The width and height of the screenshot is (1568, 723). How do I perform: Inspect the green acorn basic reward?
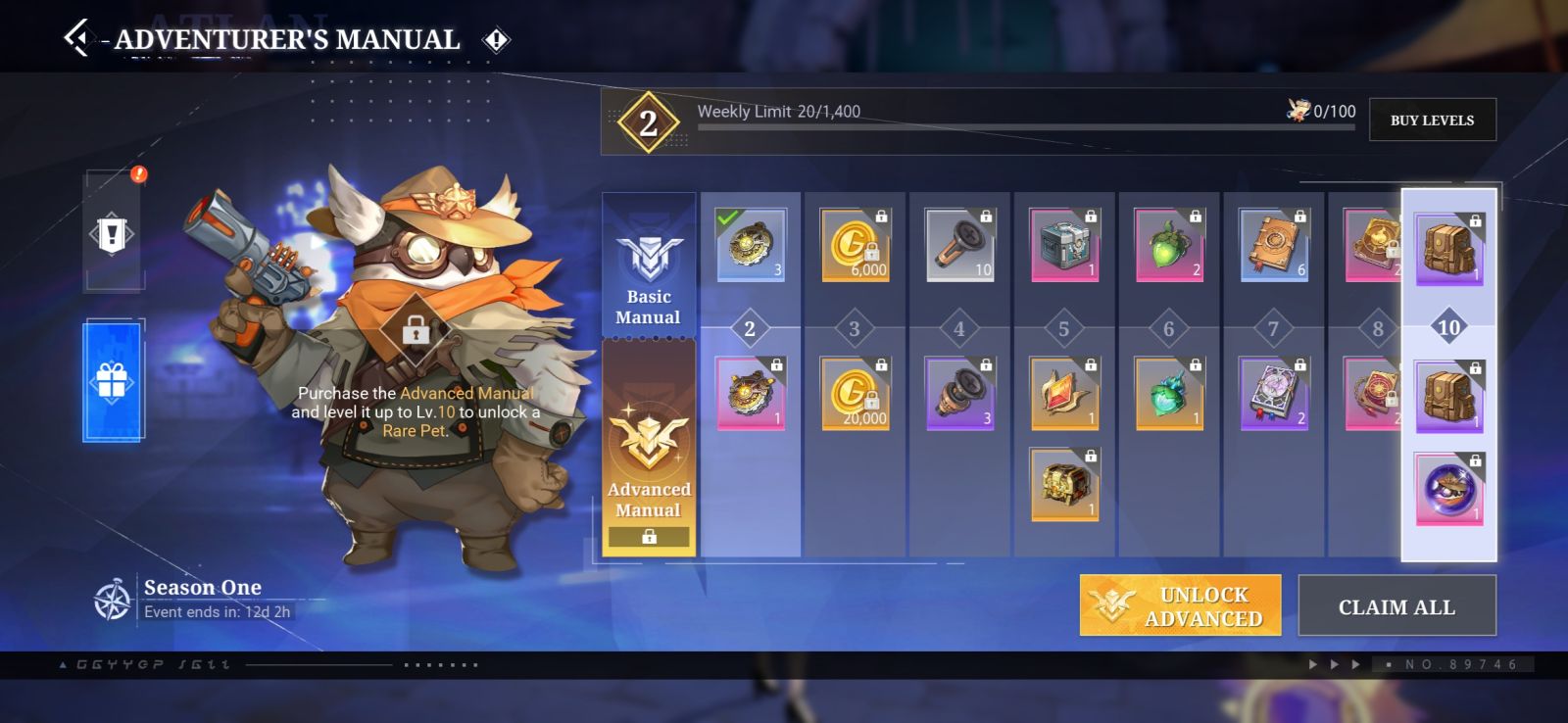1169,244
